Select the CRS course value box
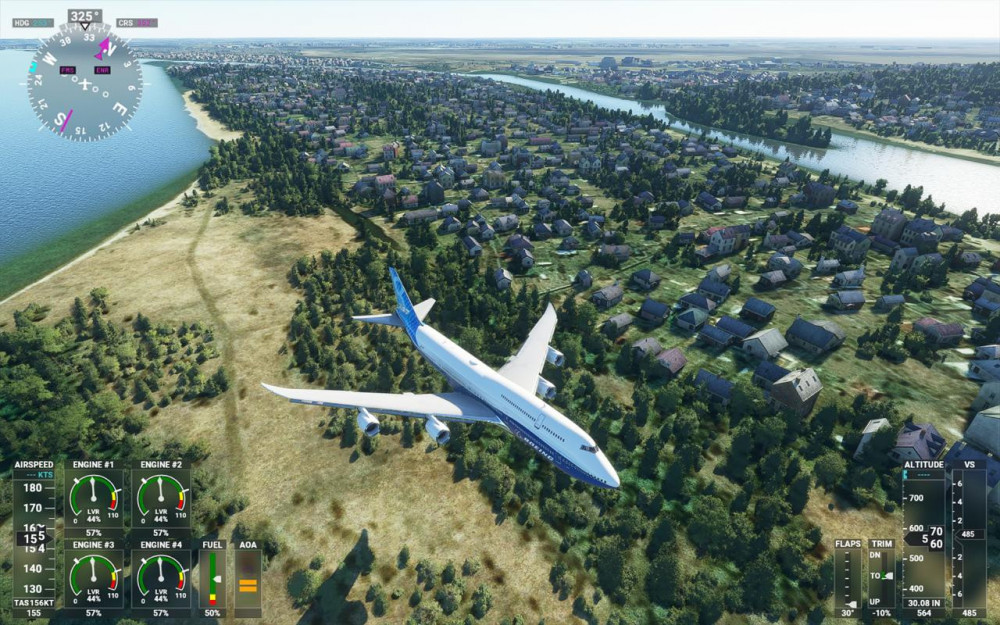1000x625 pixels. [x=145, y=22]
